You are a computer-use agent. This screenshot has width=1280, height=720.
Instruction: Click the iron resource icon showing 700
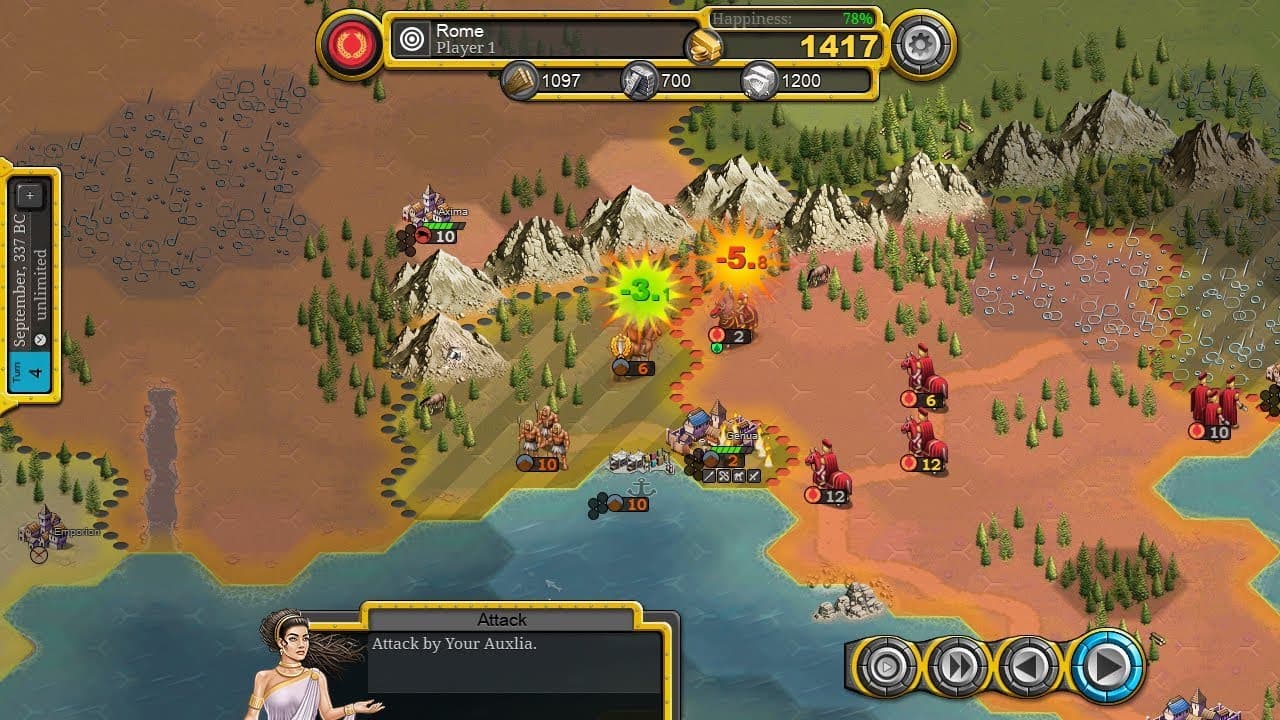pyautogui.click(x=637, y=81)
